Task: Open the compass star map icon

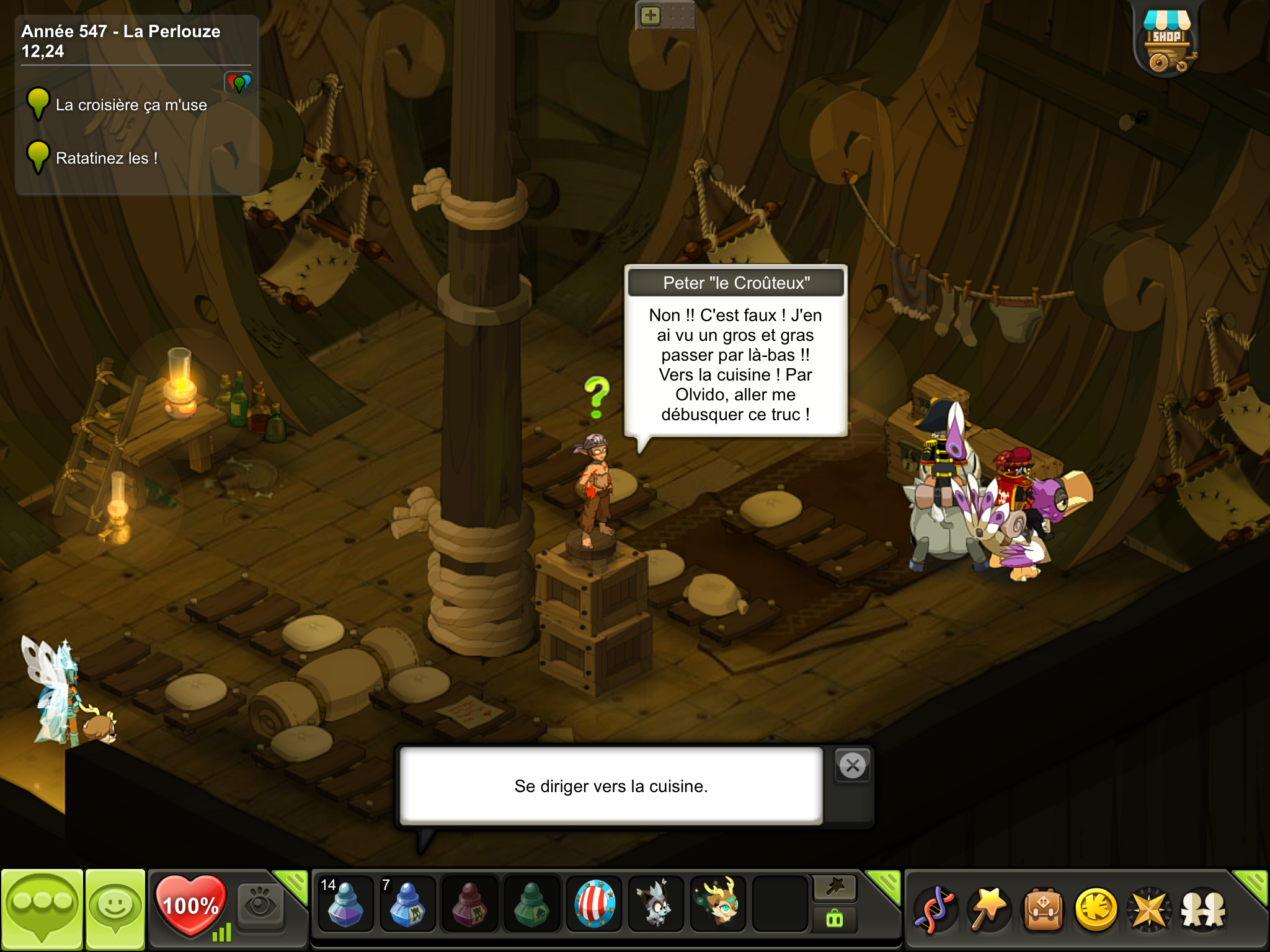Action: [x=1149, y=909]
